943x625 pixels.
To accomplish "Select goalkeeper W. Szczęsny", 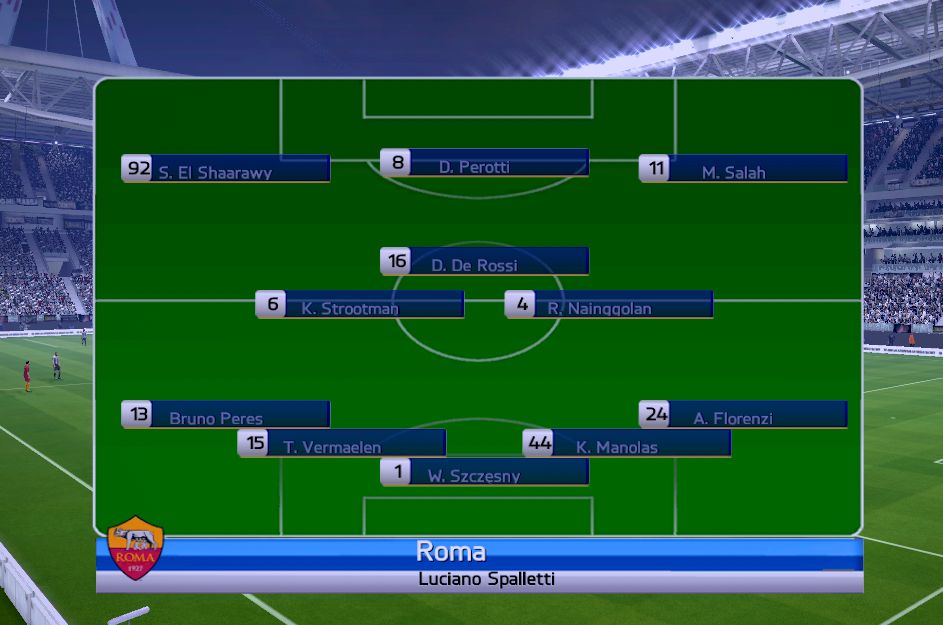I will pyautogui.click(x=486, y=473).
